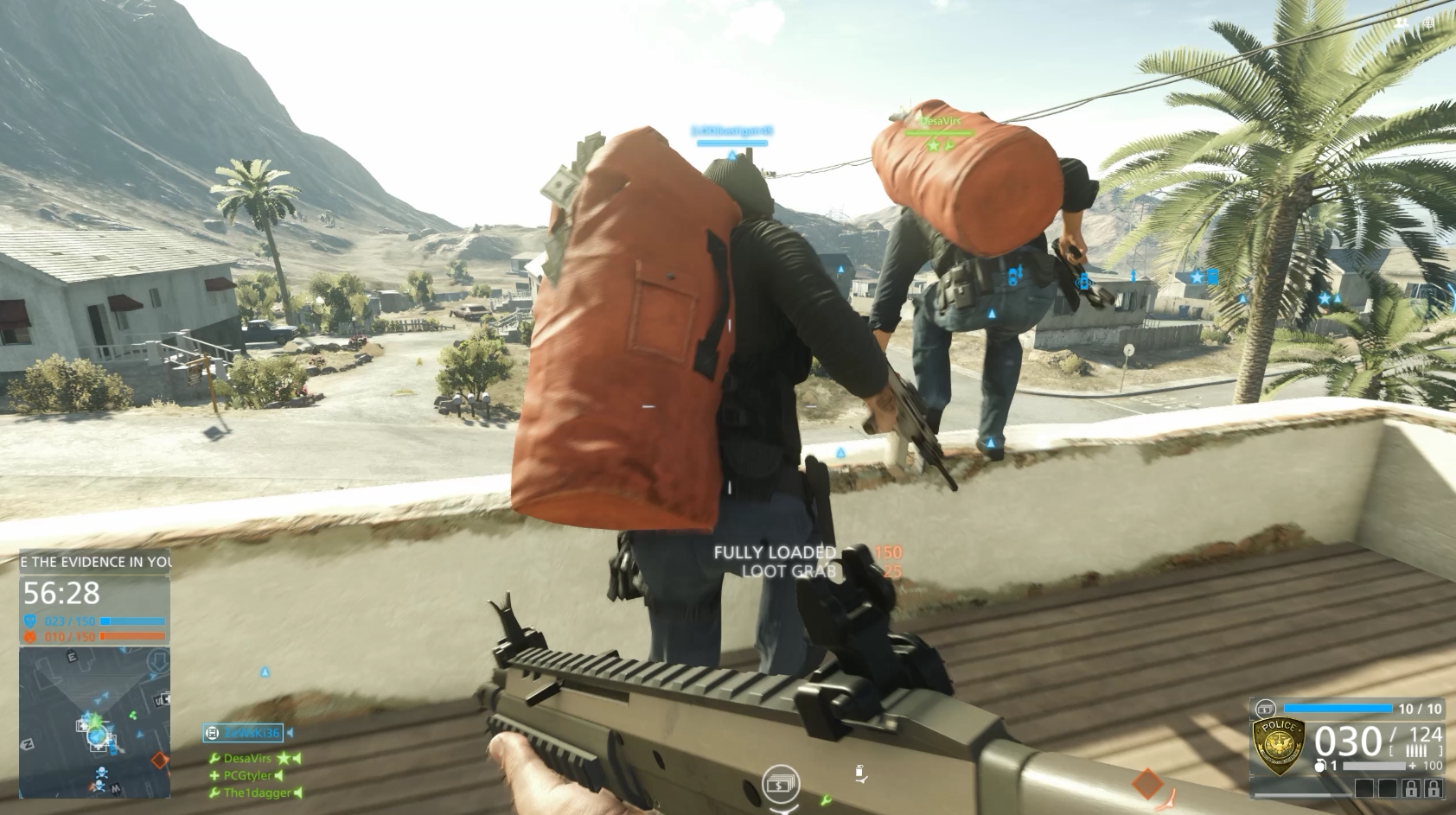Select the orange criminal faction icon
The image size is (1456, 815).
(x=29, y=635)
